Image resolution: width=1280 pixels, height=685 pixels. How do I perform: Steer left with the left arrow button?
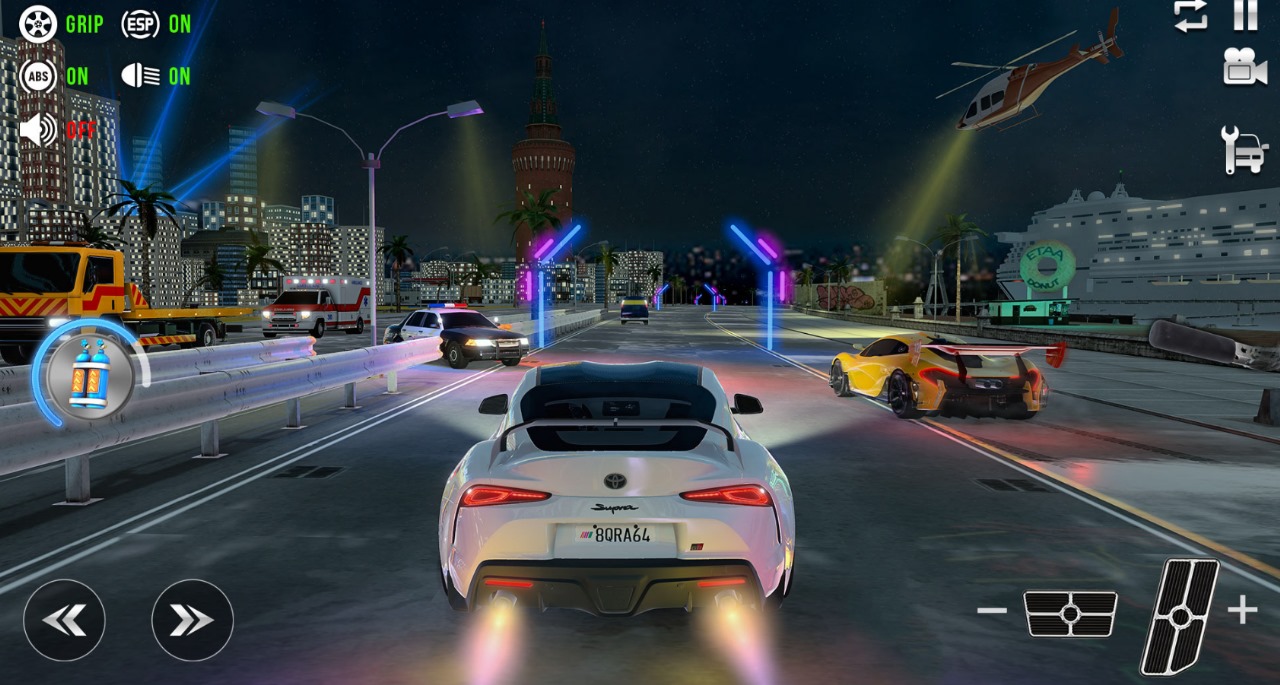pyautogui.click(x=64, y=620)
